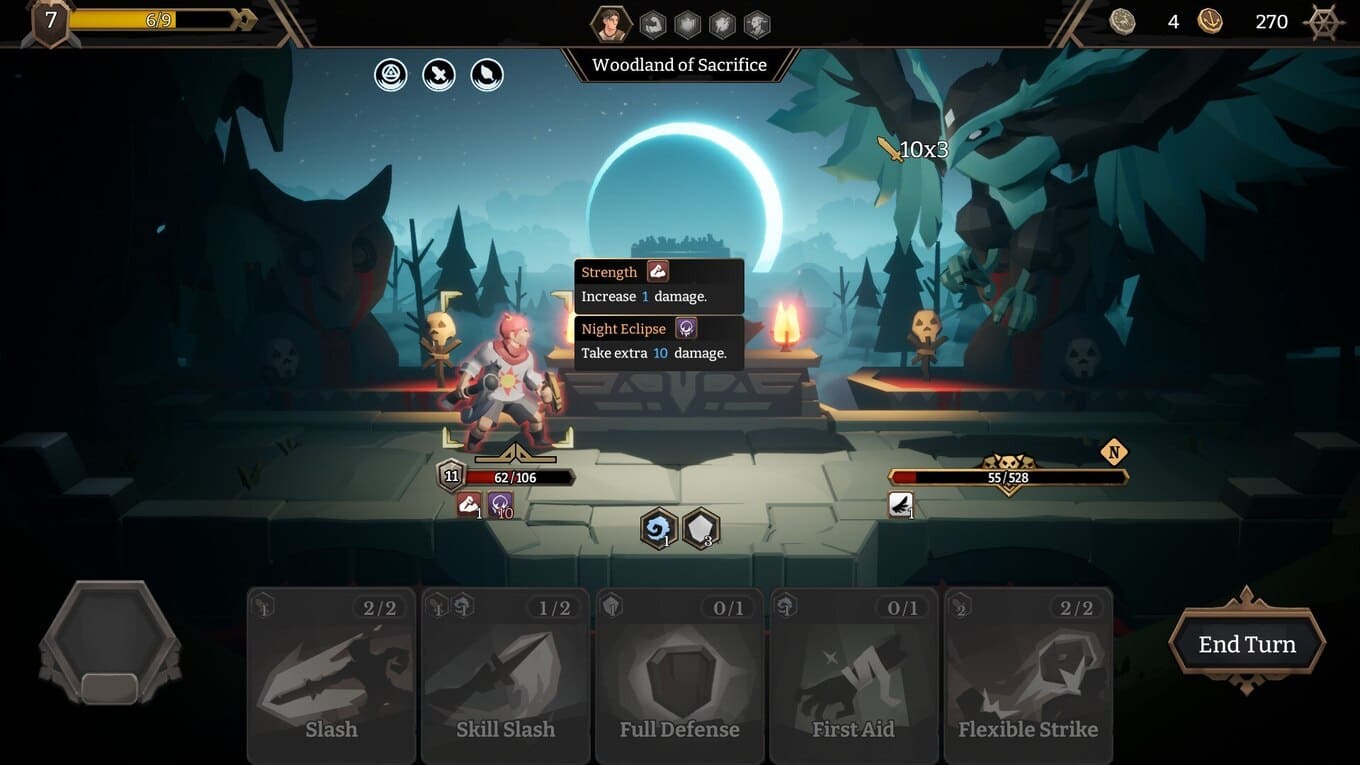View the leaf relic buff icon
This screenshot has height=765, width=1360.
point(487,75)
